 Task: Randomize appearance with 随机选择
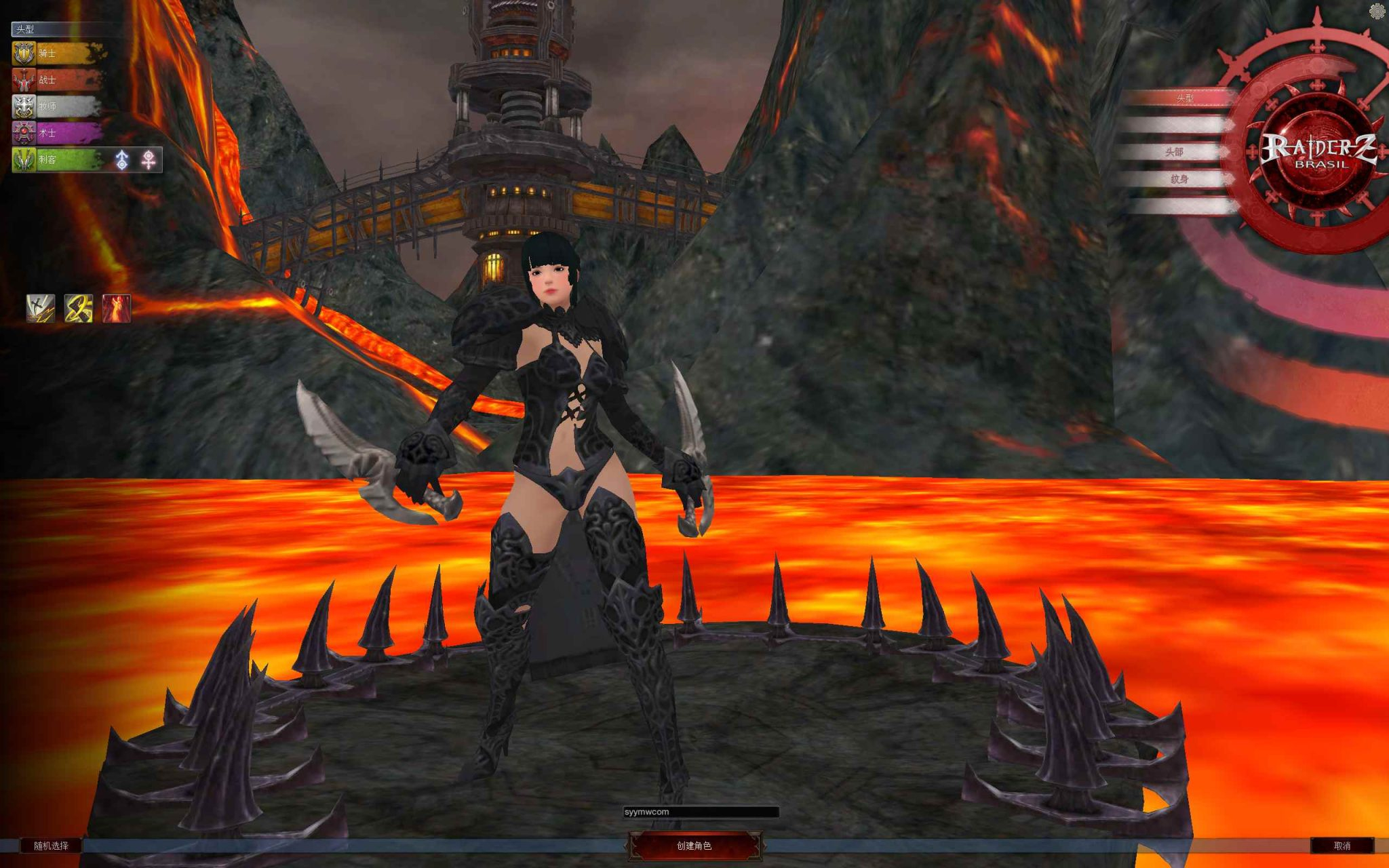click(x=52, y=846)
